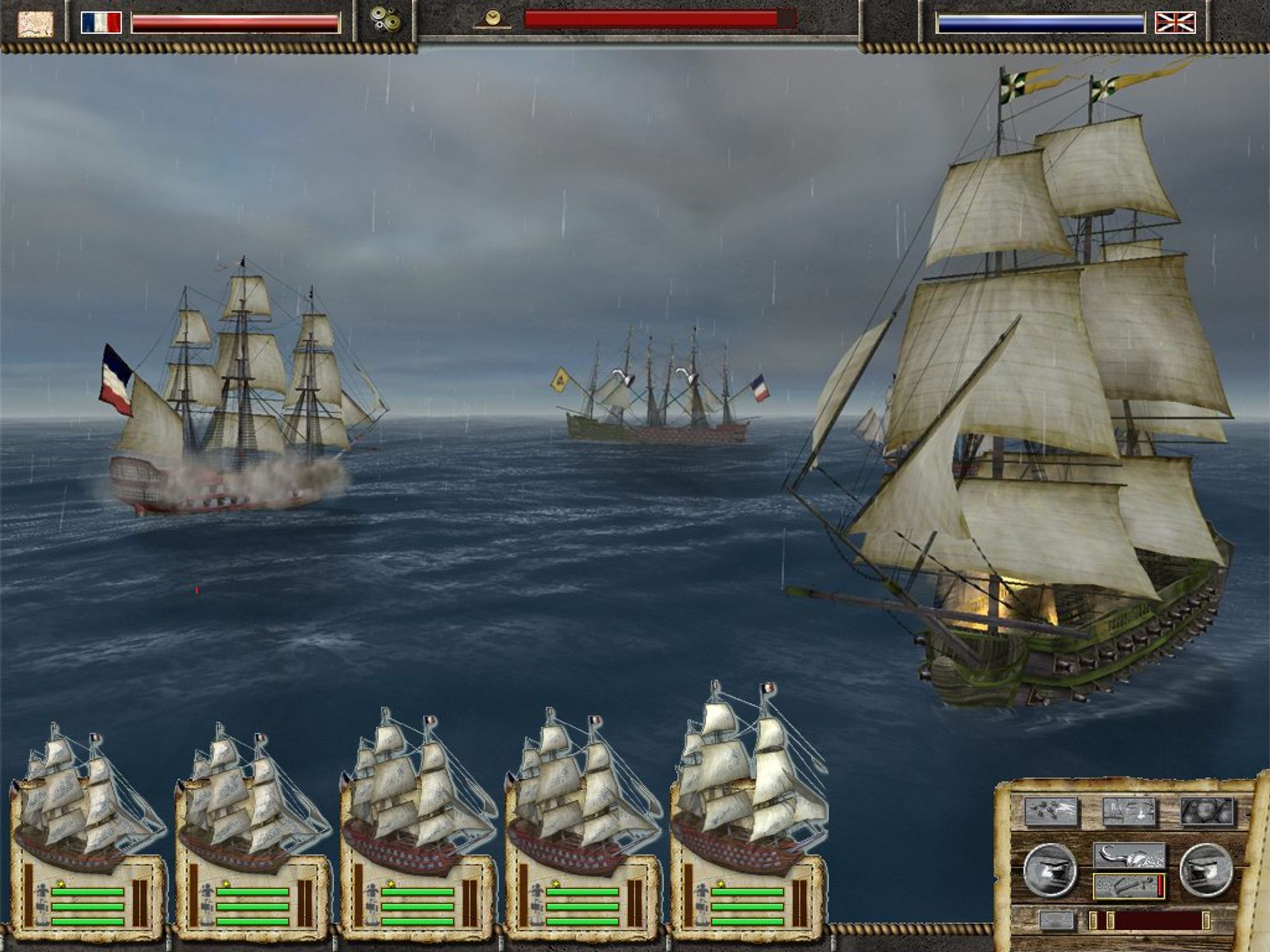Viewport: 1270px width, 952px height.
Task: Click the small grey button beside slider
Action: pyautogui.click(x=1056, y=920)
